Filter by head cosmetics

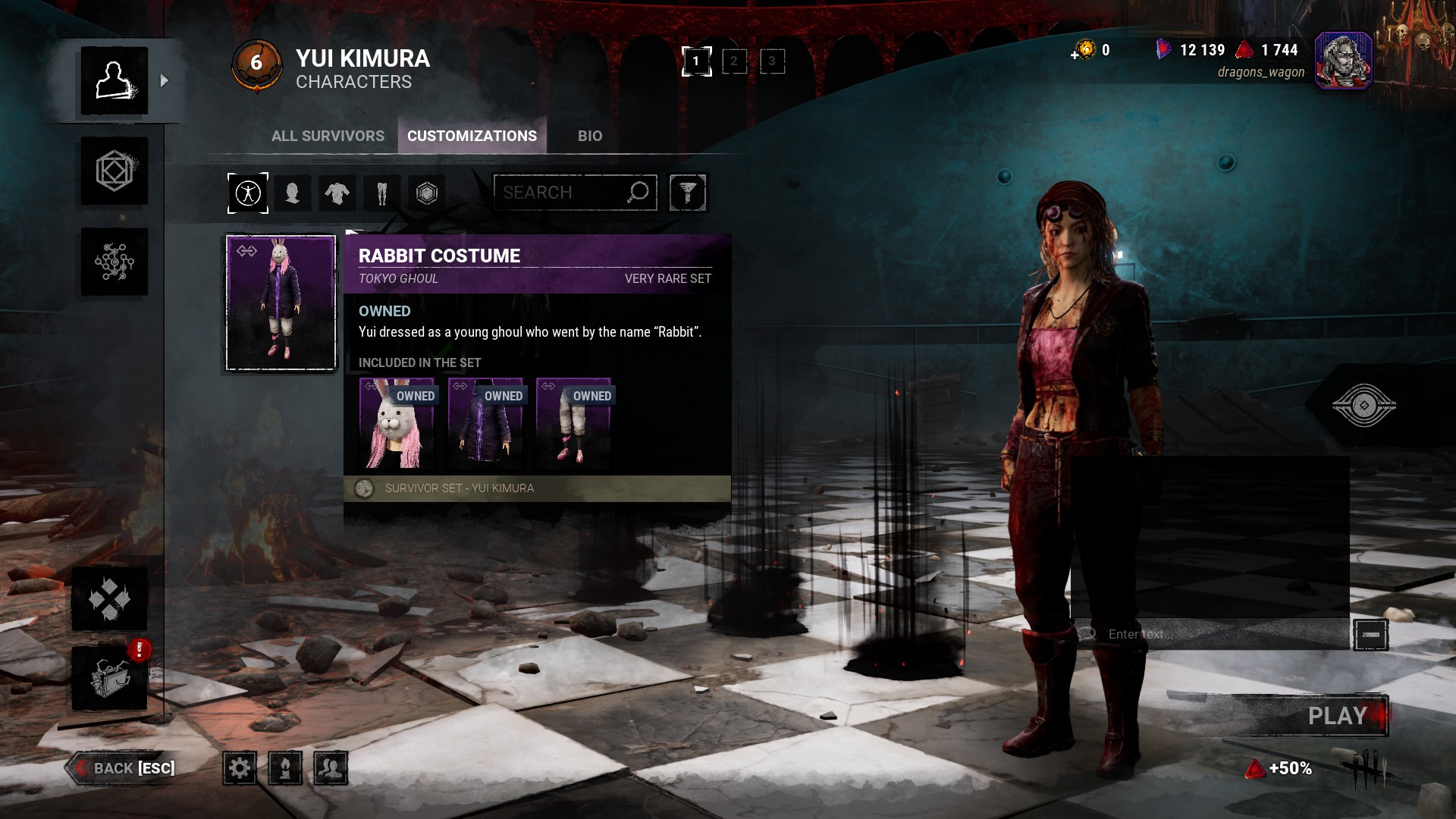click(x=293, y=193)
